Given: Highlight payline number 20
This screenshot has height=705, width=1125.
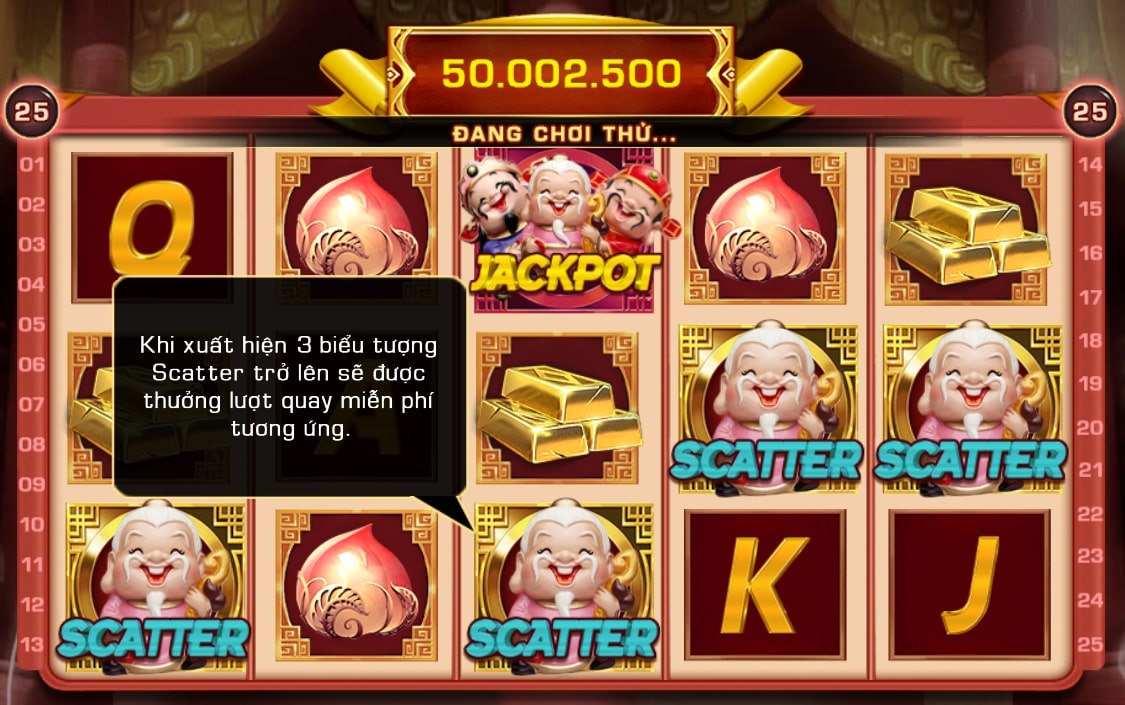Looking at the screenshot, I should point(1090,427).
